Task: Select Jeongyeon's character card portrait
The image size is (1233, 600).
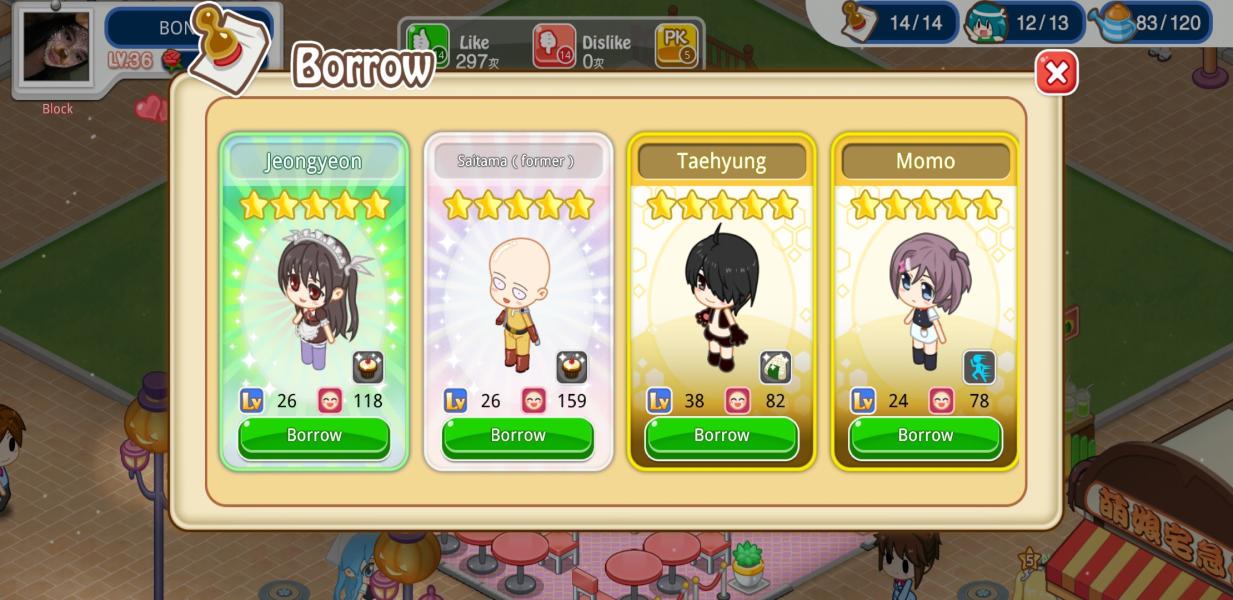Action: click(x=314, y=295)
